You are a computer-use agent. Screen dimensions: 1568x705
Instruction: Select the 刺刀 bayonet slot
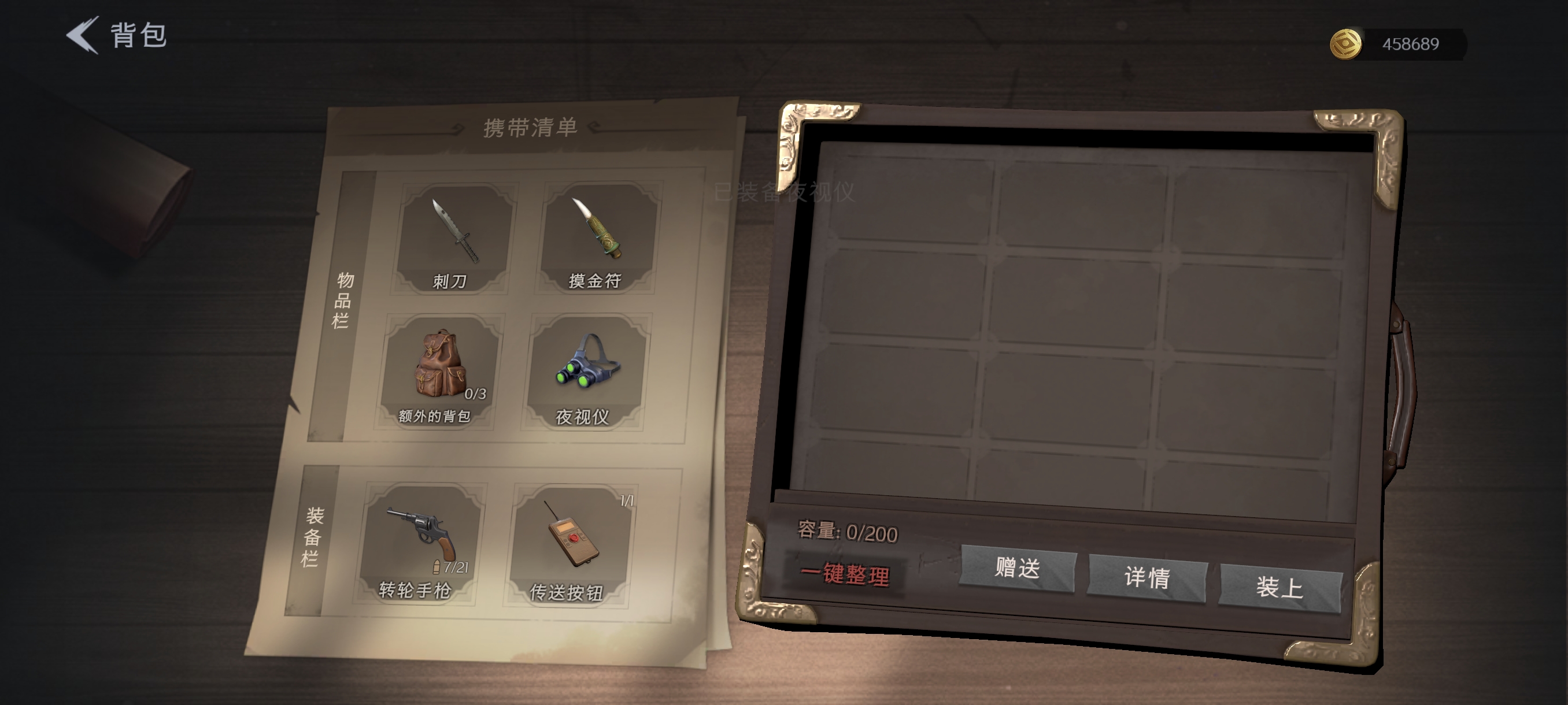point(453,239)
